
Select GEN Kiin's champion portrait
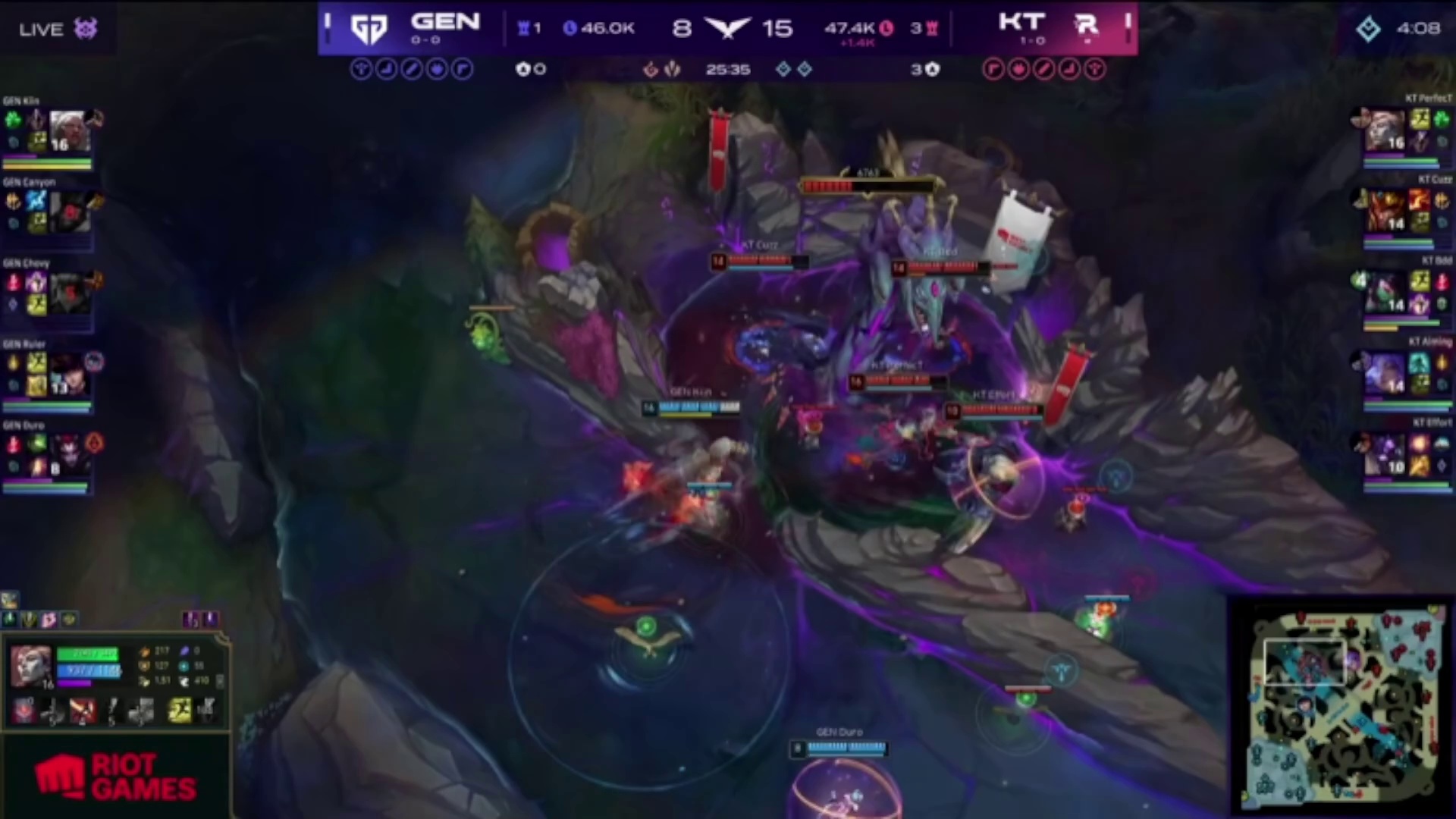pos(70,131)
